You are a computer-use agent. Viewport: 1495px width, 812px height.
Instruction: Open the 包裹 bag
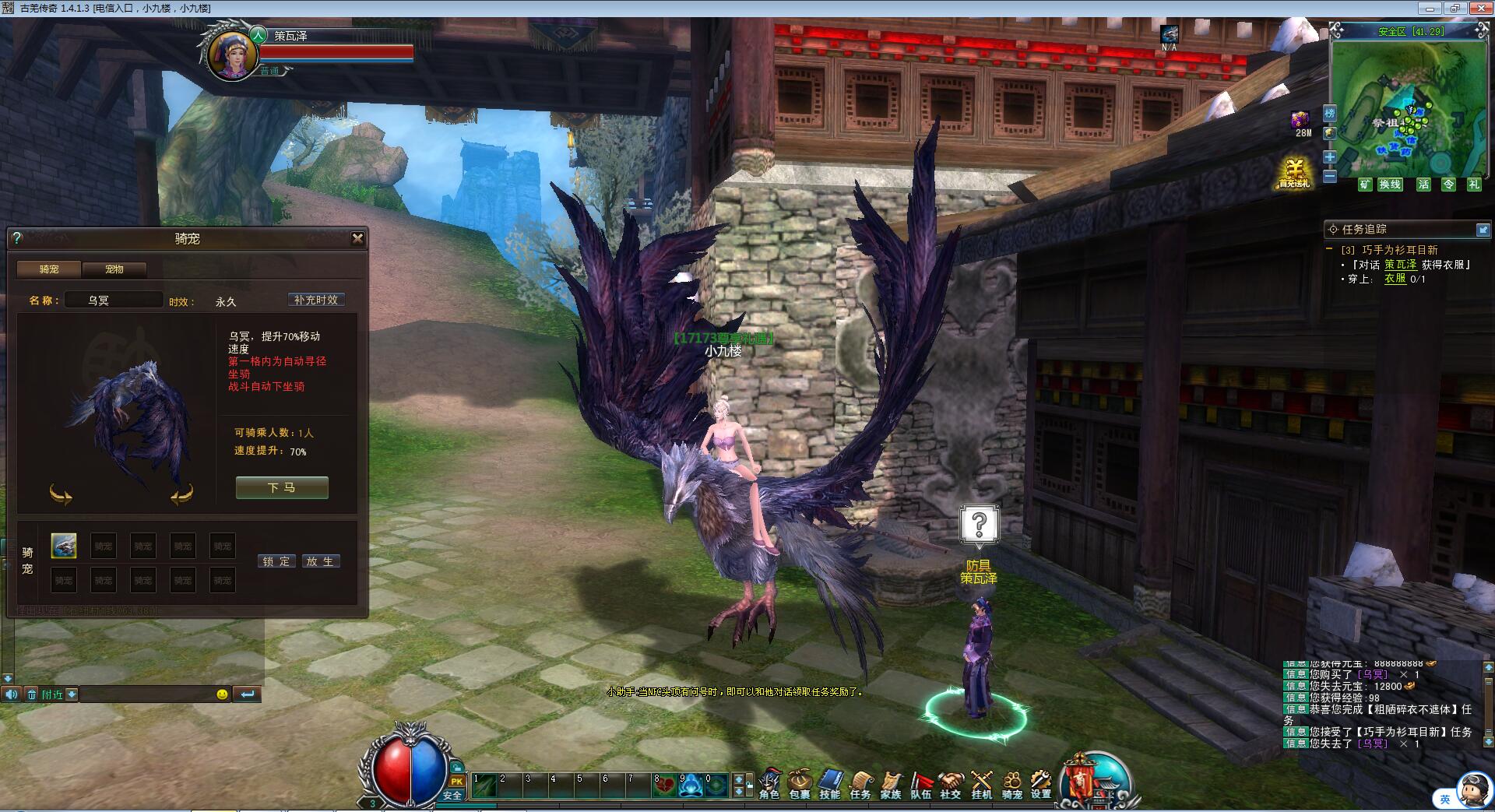[800, 784]
